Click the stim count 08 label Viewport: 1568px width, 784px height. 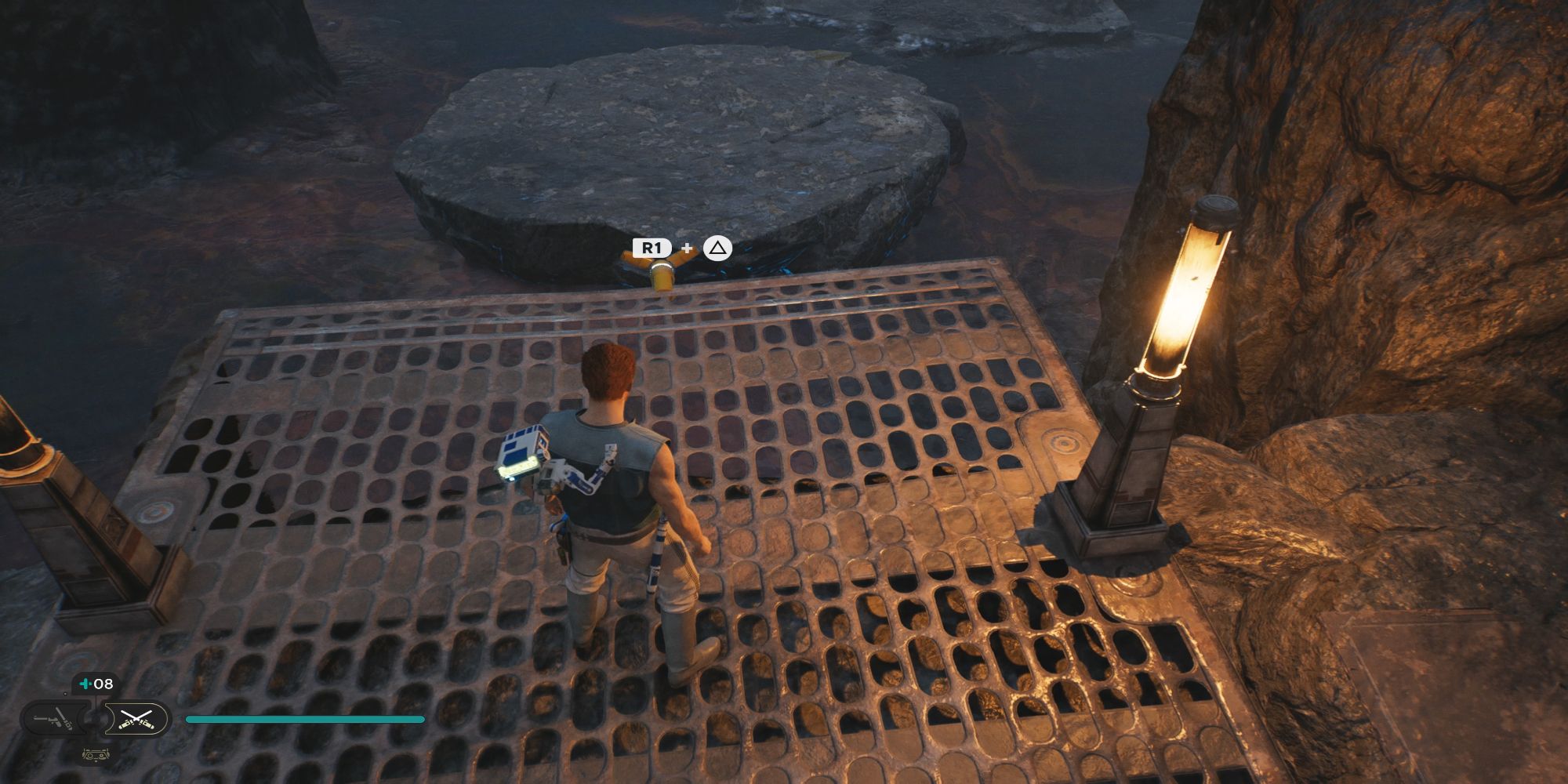103,682
